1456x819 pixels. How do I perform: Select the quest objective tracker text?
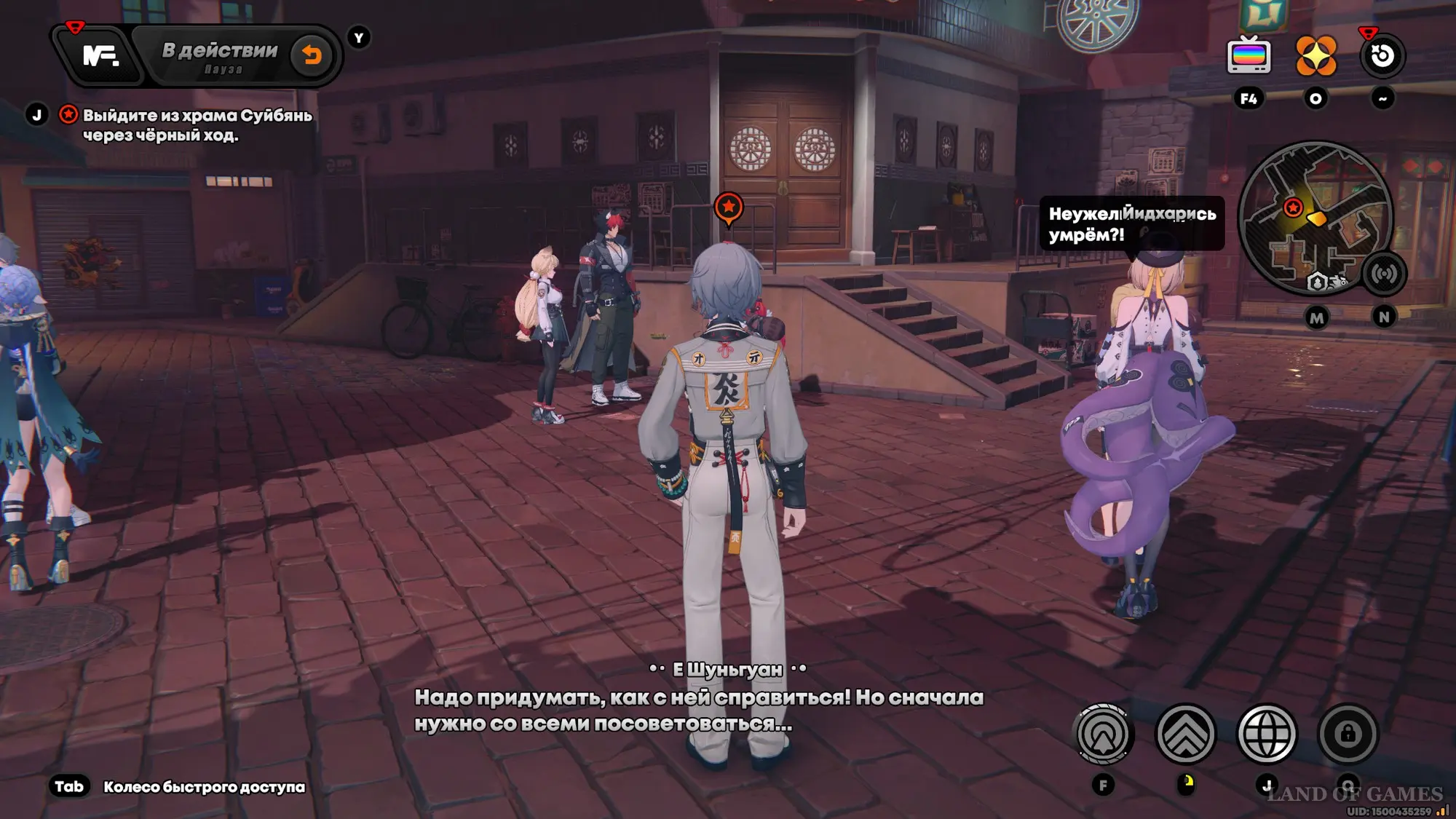pos(197,125)
